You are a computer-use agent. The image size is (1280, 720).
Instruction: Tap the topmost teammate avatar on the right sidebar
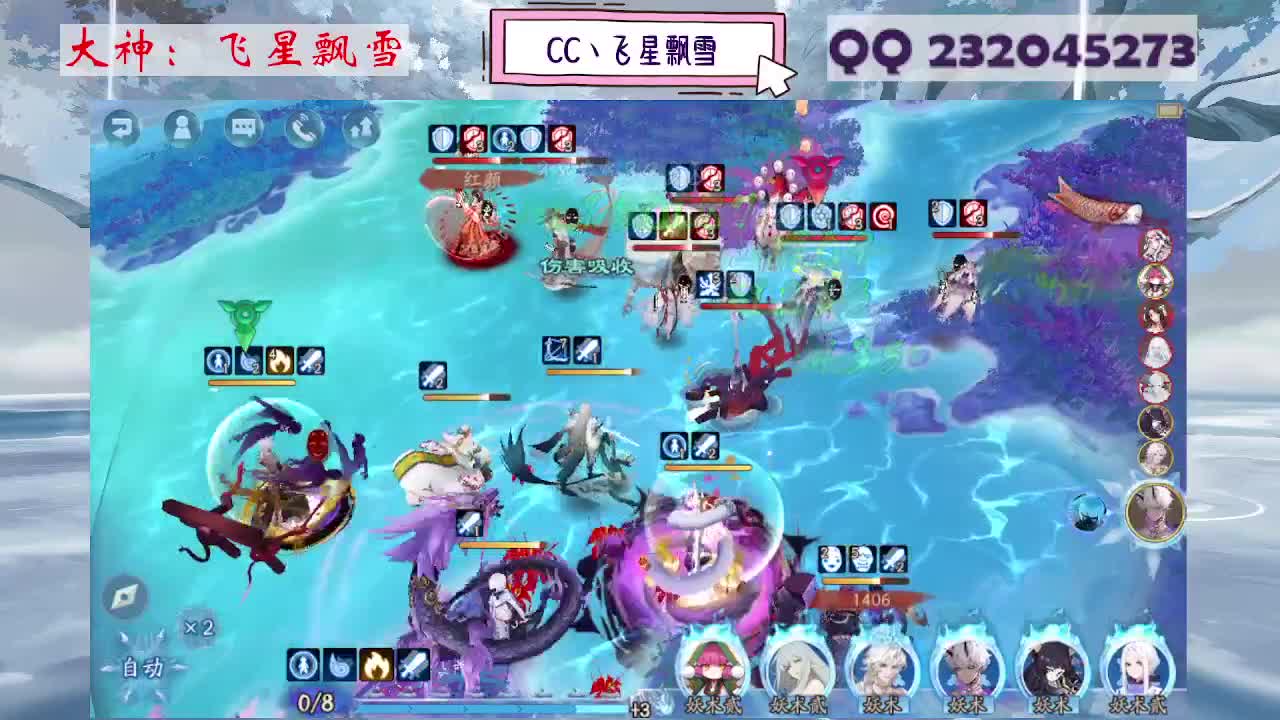(1155, 243)
